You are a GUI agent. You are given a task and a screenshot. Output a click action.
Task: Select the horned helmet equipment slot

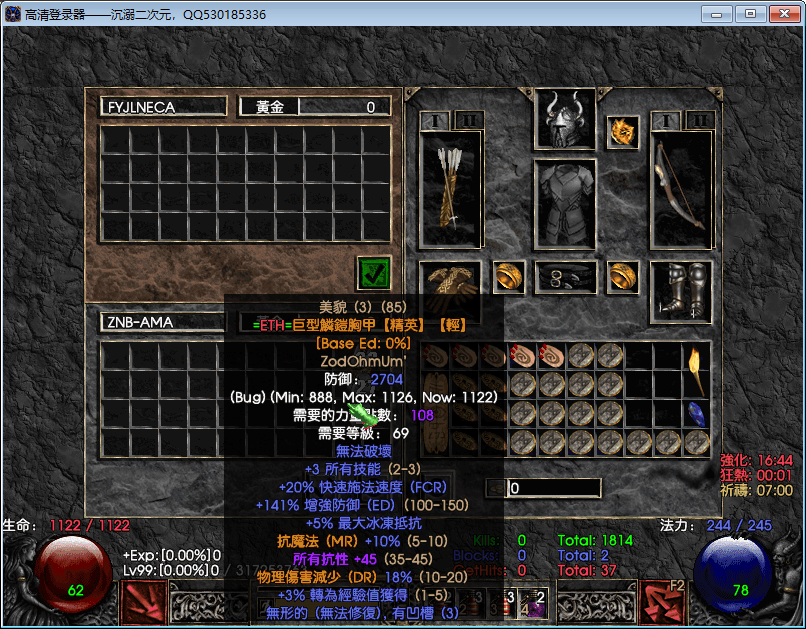(x=565, y=118)
